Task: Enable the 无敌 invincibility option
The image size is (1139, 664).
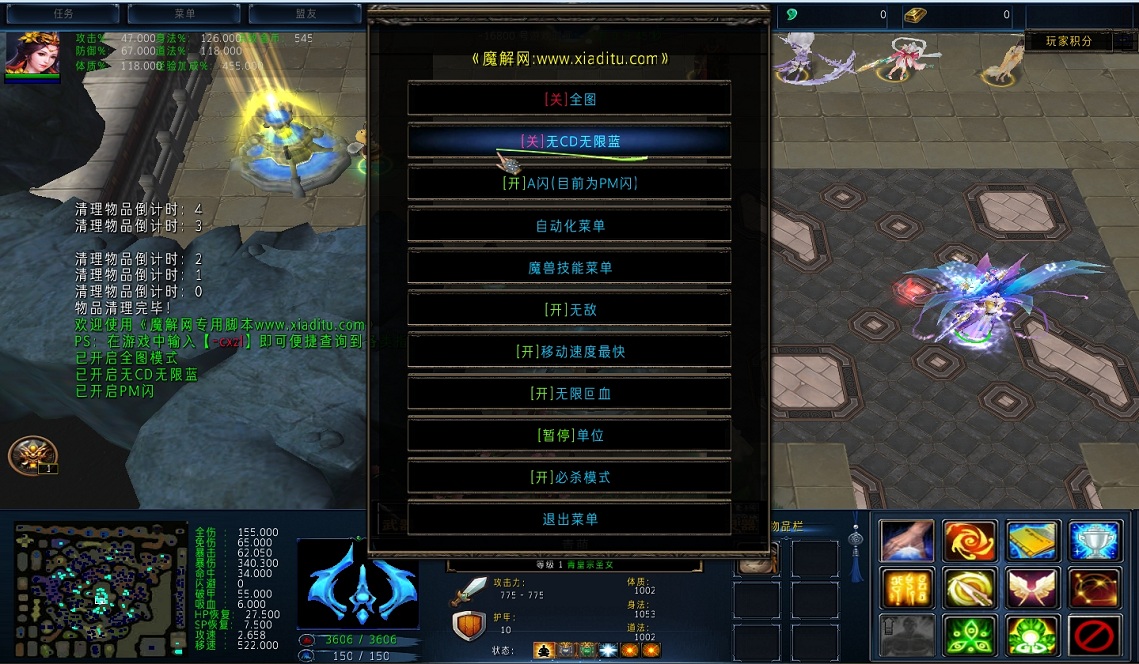Action: coord(569,309)
